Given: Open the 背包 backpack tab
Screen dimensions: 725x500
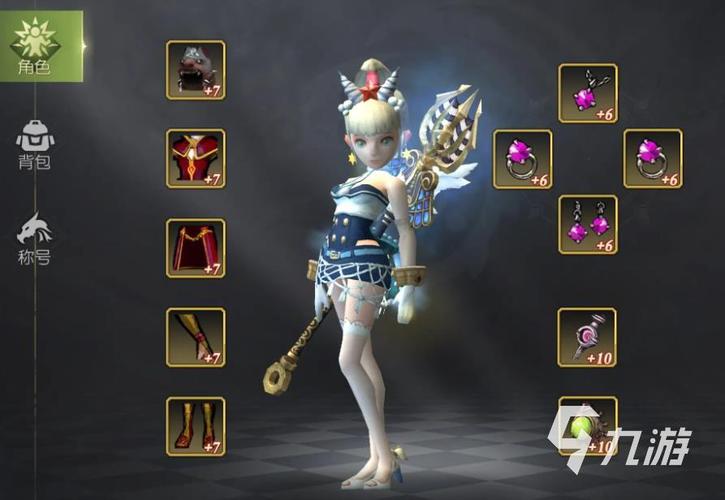Looking at the screenshot, I should tap(35, 146).
